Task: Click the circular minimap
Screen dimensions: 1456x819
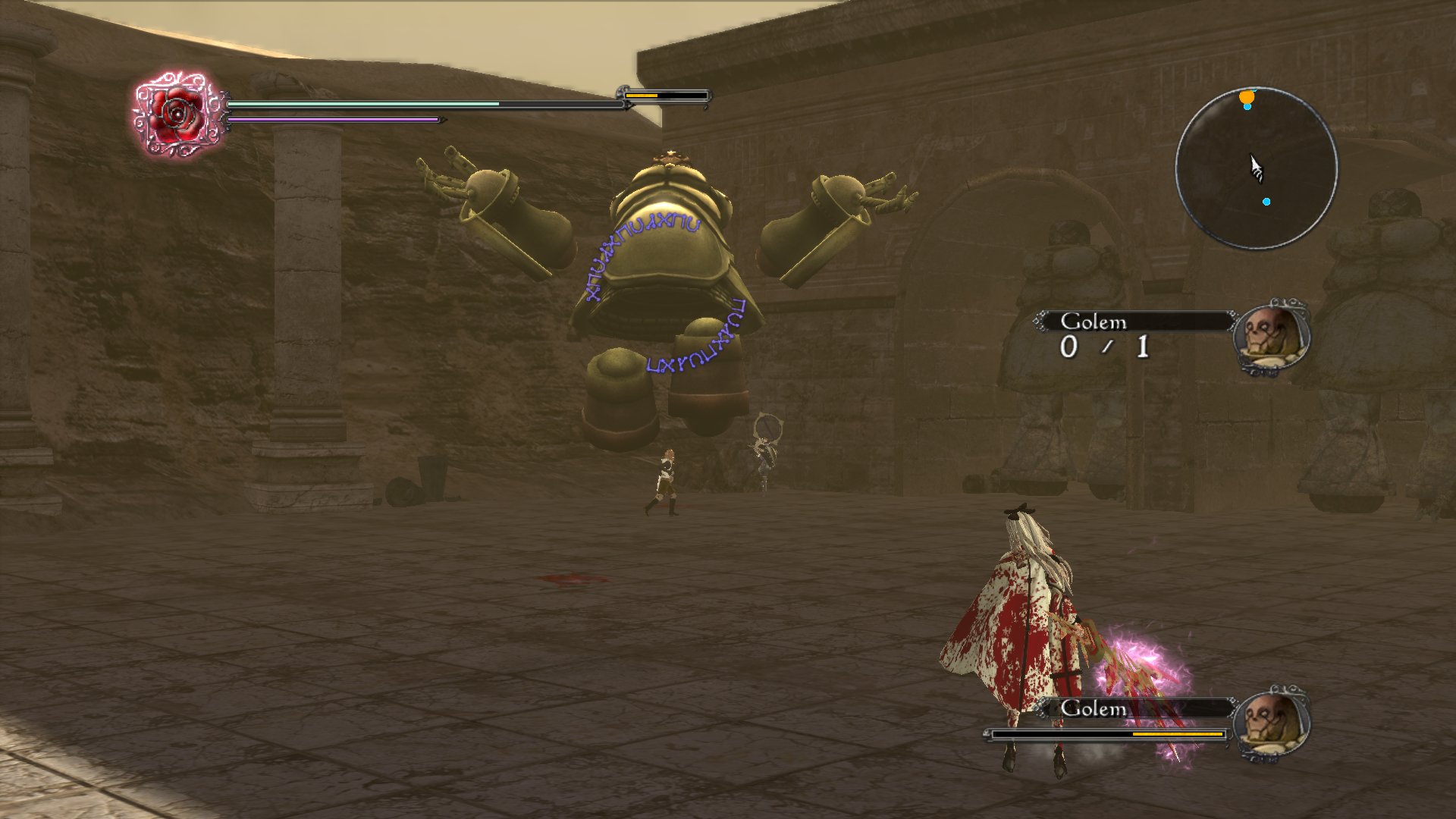Action: click(x=1256, y=168)
